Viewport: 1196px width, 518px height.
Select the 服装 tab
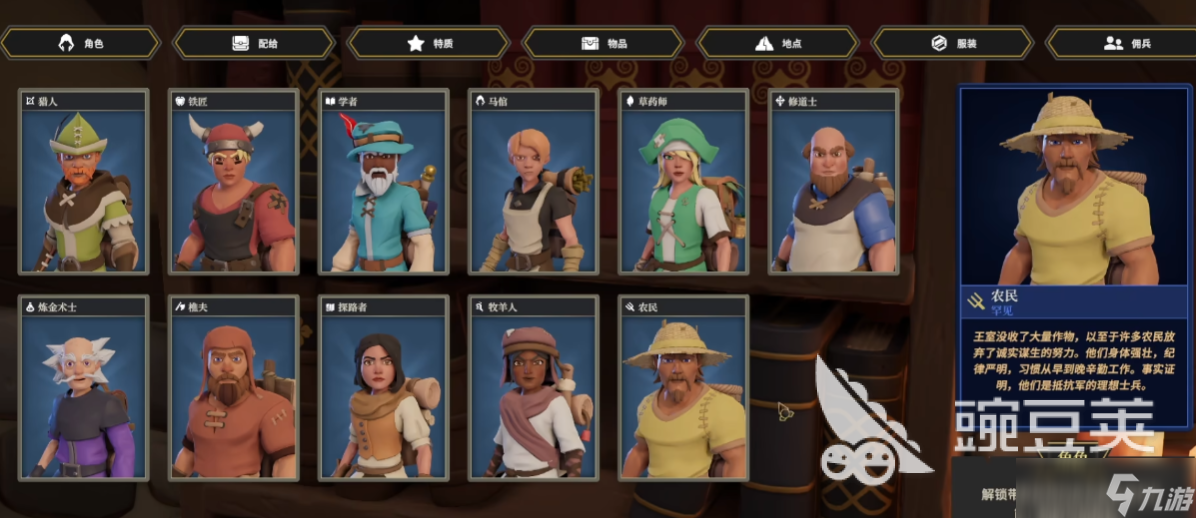[952, 43]
